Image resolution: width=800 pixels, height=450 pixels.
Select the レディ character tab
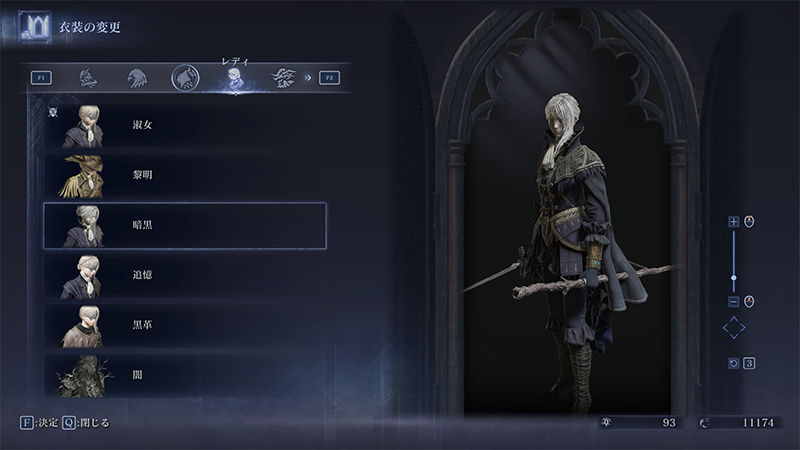(234, 79)
